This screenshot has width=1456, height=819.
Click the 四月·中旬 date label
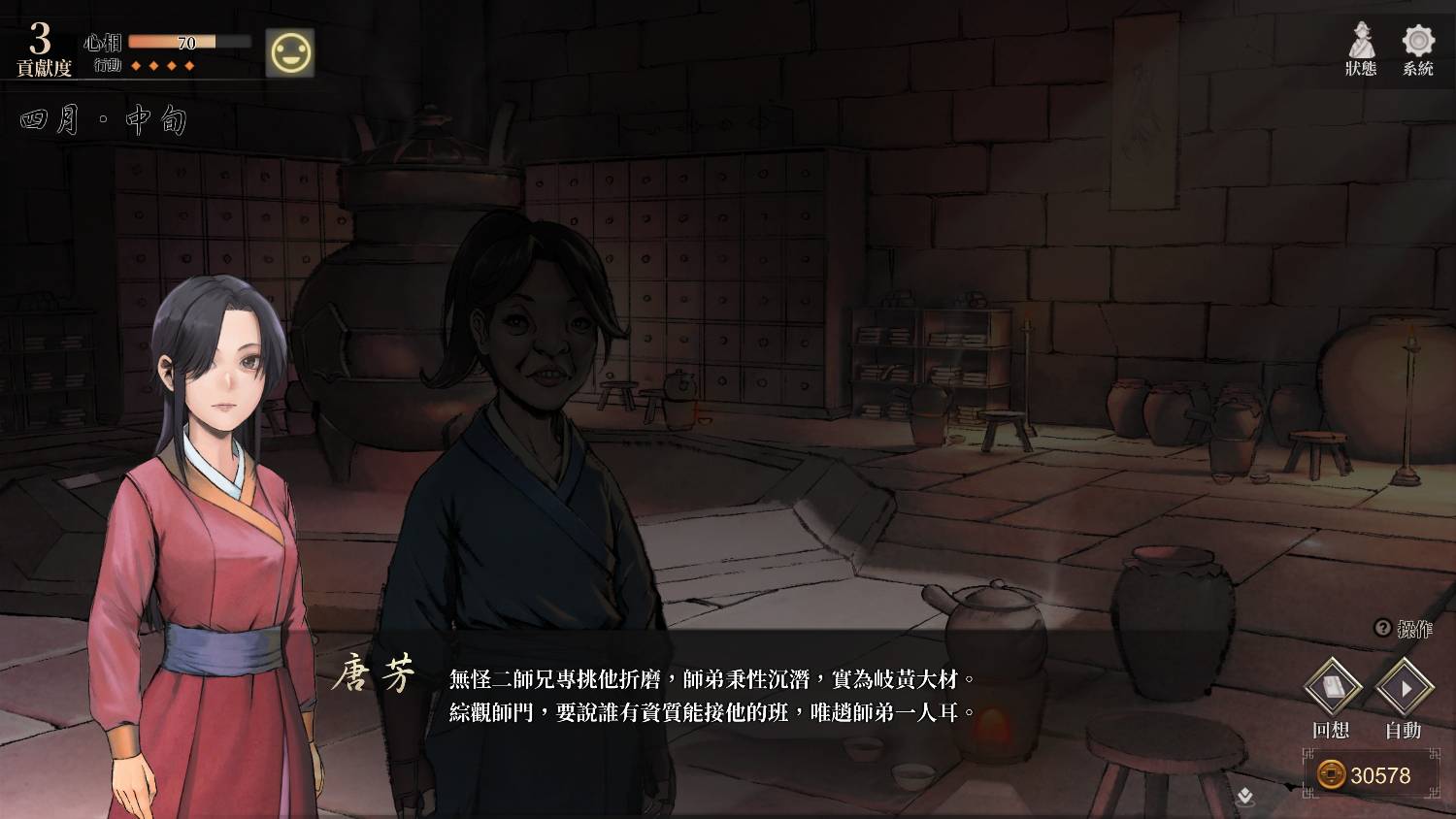click(102, 118)
